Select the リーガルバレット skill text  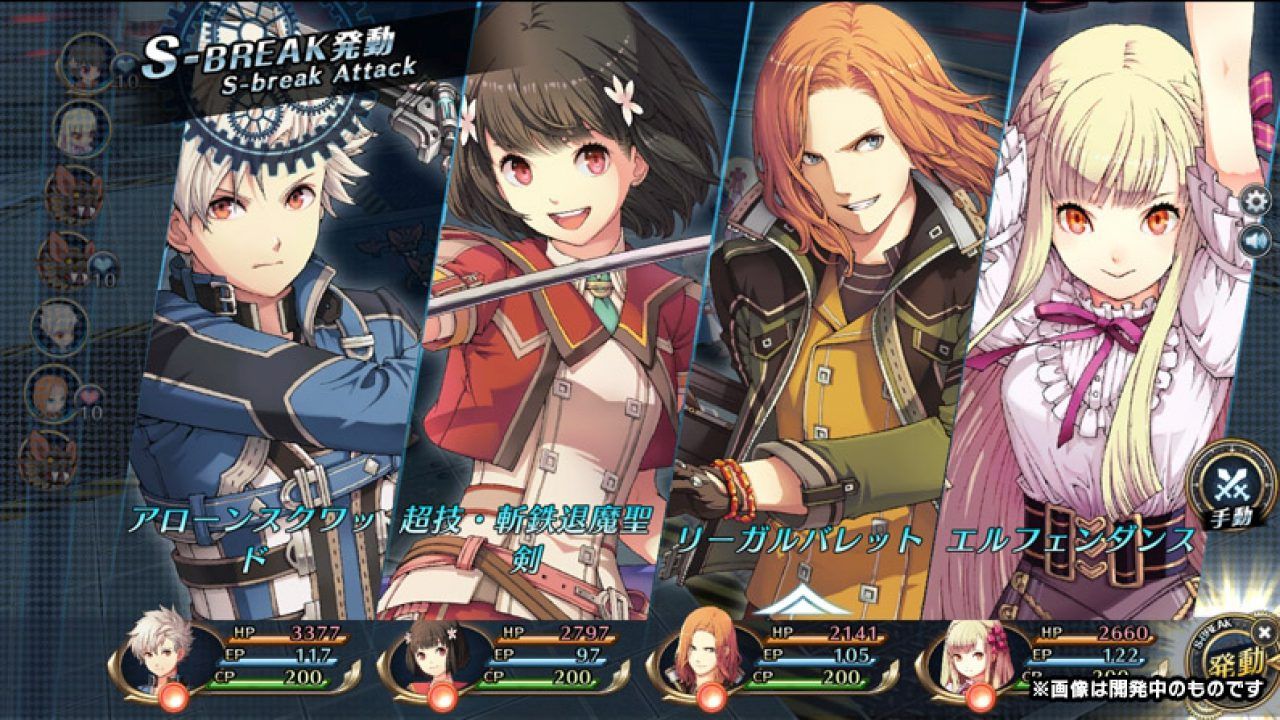pos(800,537)
